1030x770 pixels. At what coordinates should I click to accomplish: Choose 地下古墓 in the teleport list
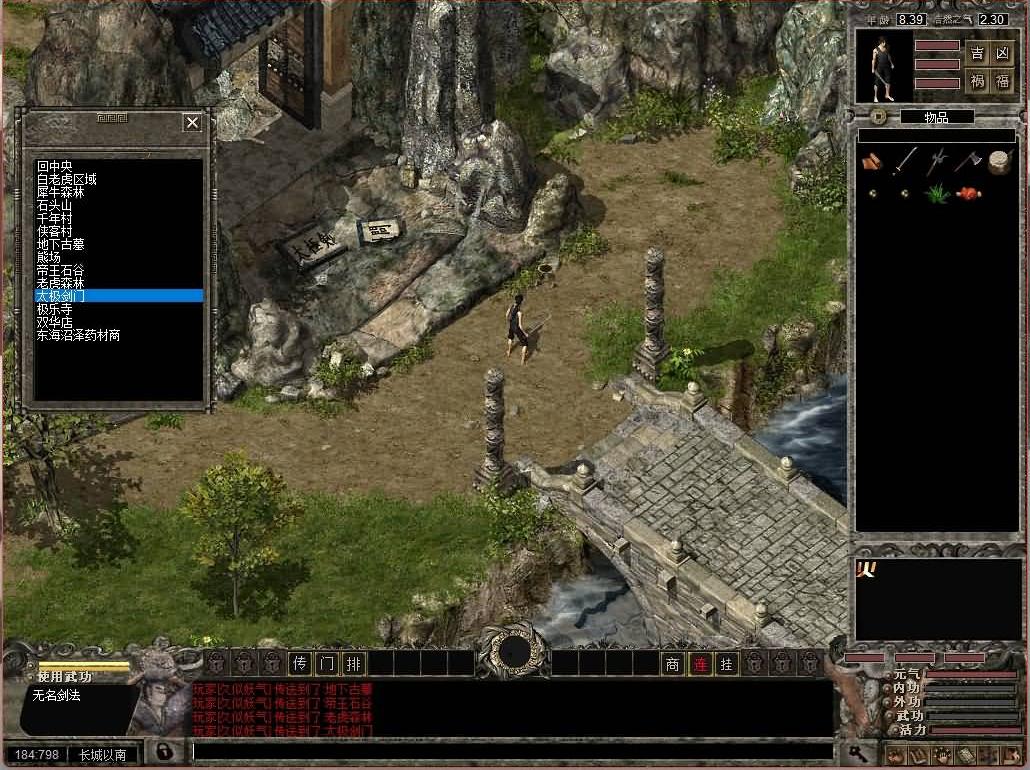(62, 244)
